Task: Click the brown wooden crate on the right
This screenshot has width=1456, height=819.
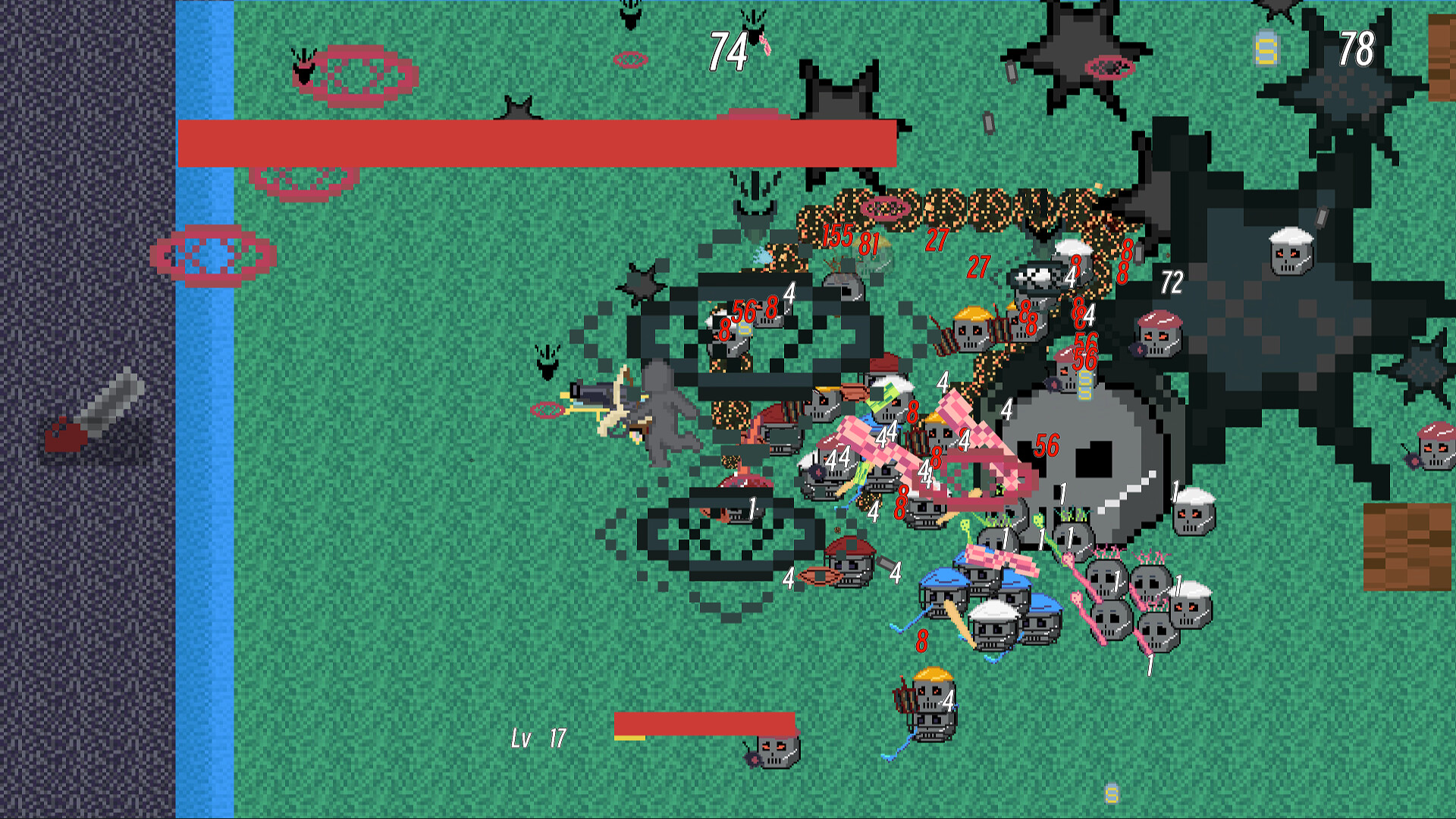Action: pos(1409,546)
